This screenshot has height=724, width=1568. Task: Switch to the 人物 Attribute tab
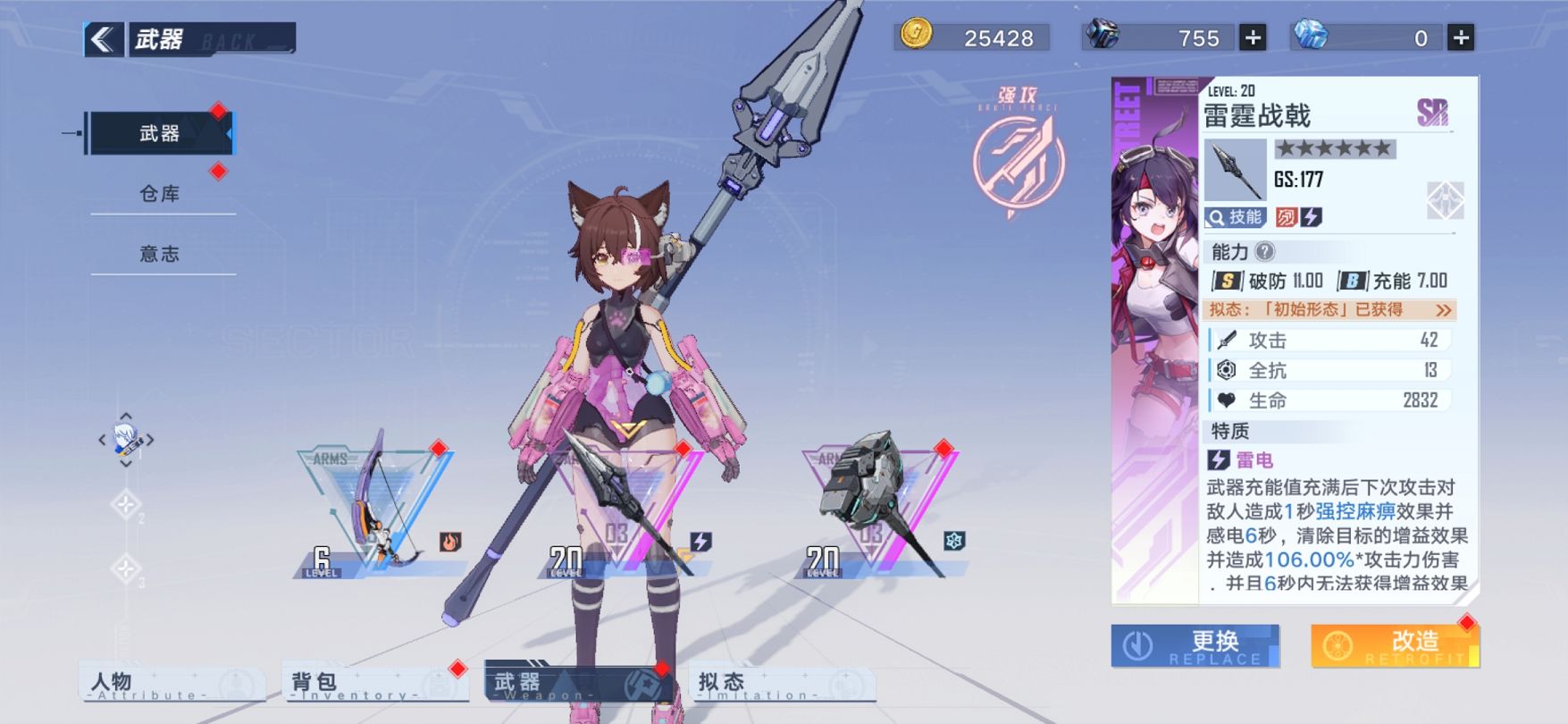coord(172,684)
